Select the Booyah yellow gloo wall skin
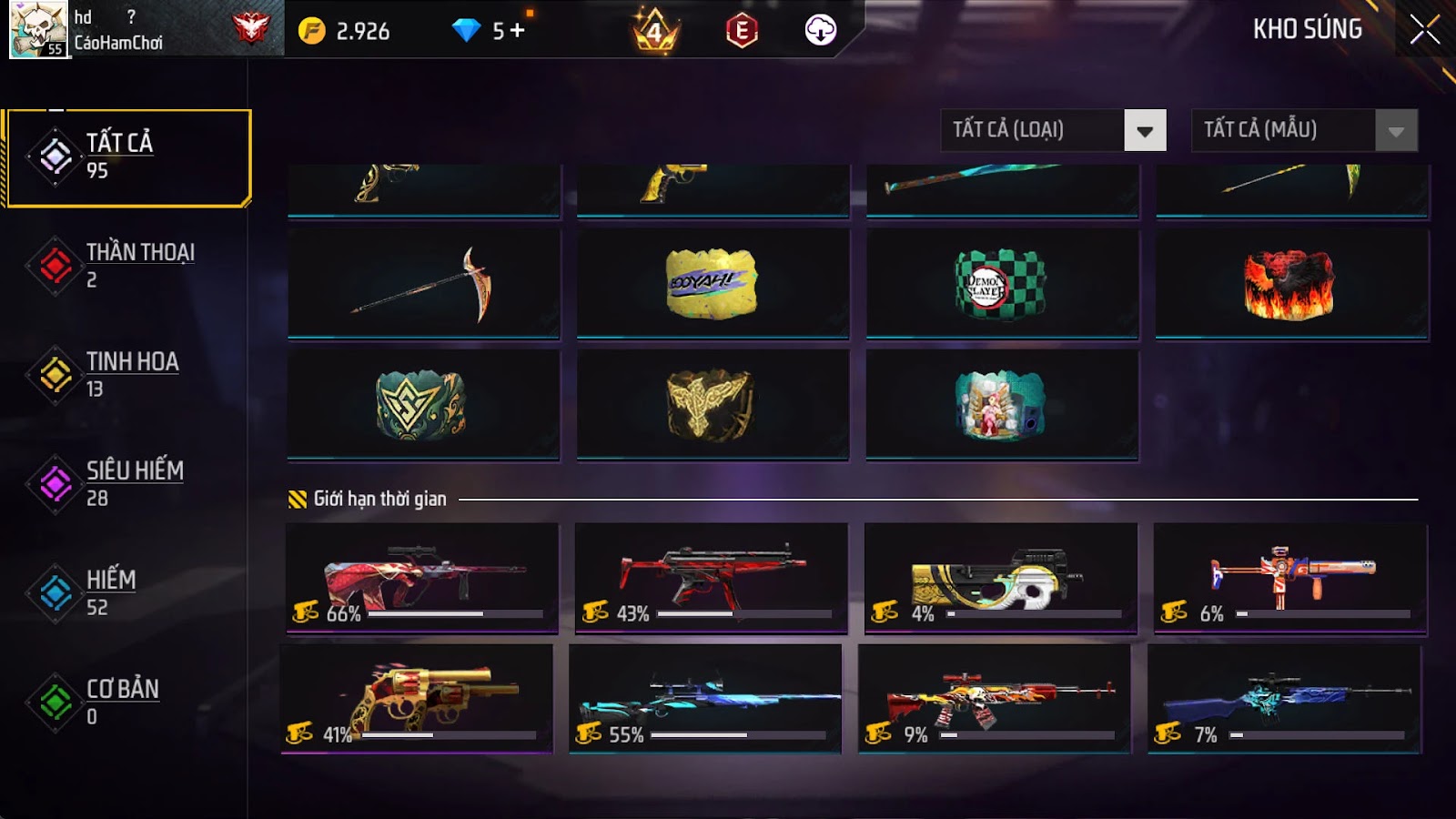The image size is (1456, 819). 713,284
